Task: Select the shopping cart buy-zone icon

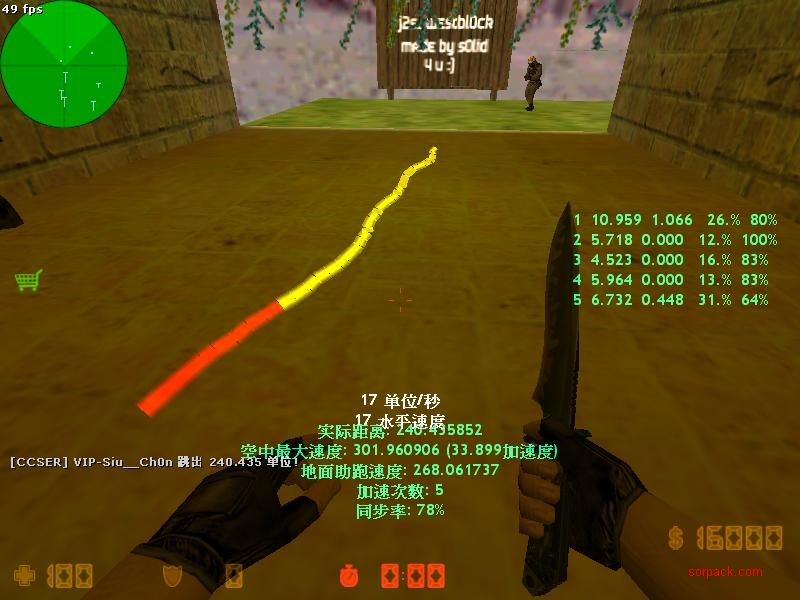Action: [28, 280]
